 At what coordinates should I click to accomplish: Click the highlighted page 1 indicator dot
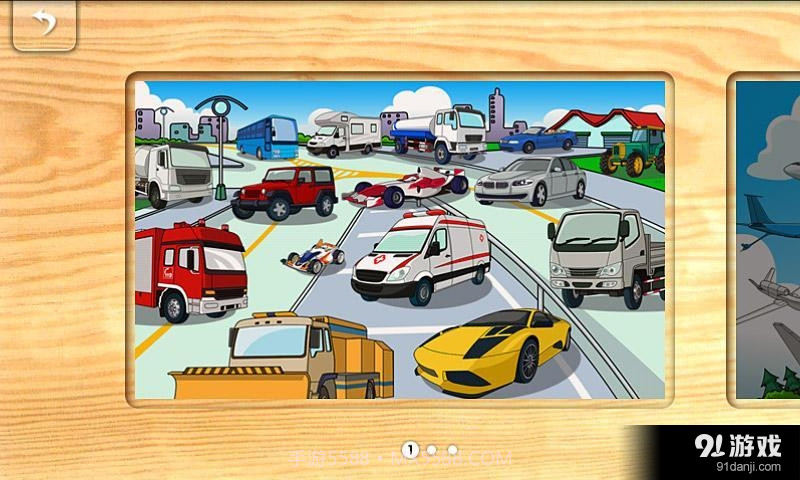click(410, 450)
